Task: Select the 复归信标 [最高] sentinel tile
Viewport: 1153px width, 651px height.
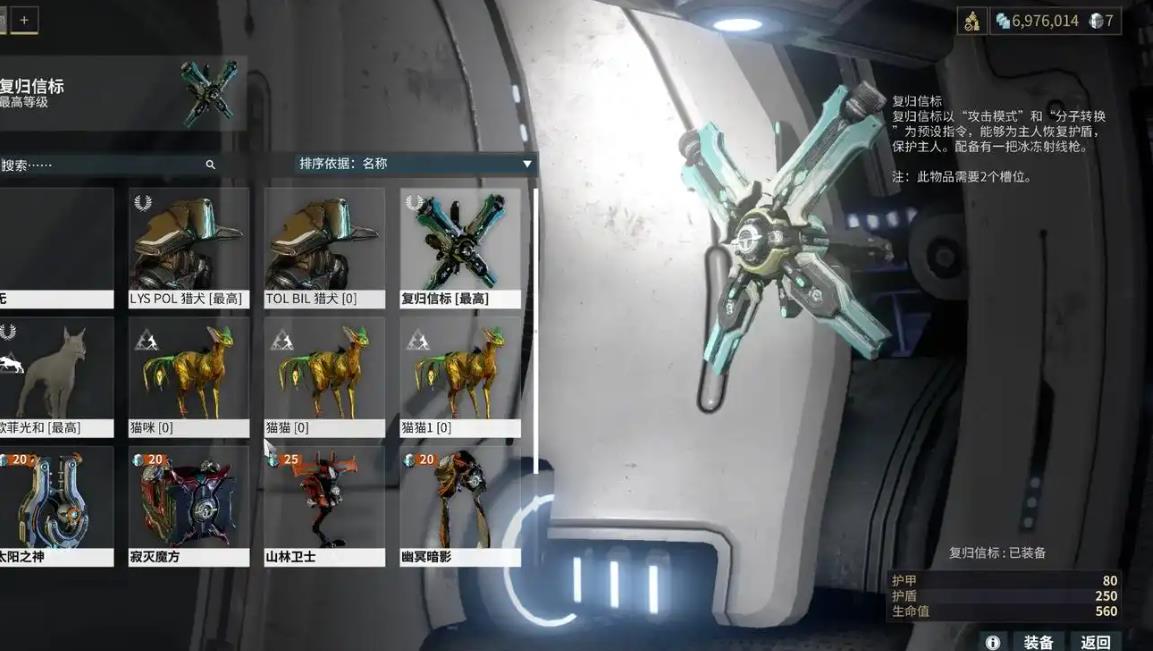Action: pos(460,248)
